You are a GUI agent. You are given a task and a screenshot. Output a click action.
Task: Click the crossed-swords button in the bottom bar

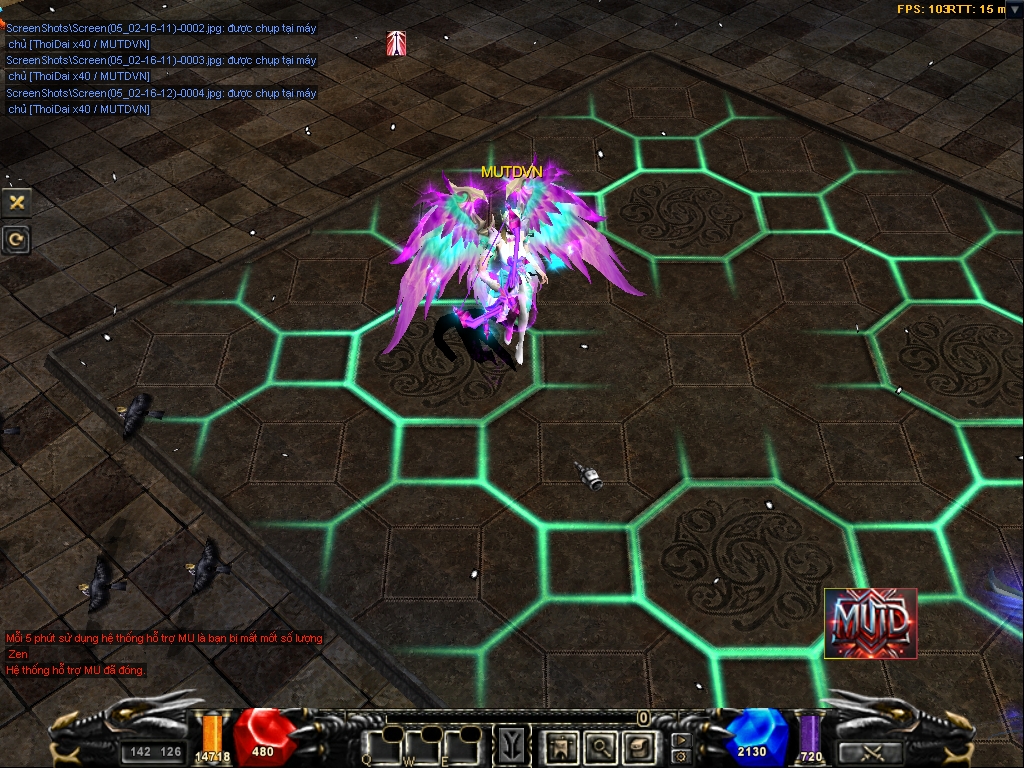[x=869, y=752]
